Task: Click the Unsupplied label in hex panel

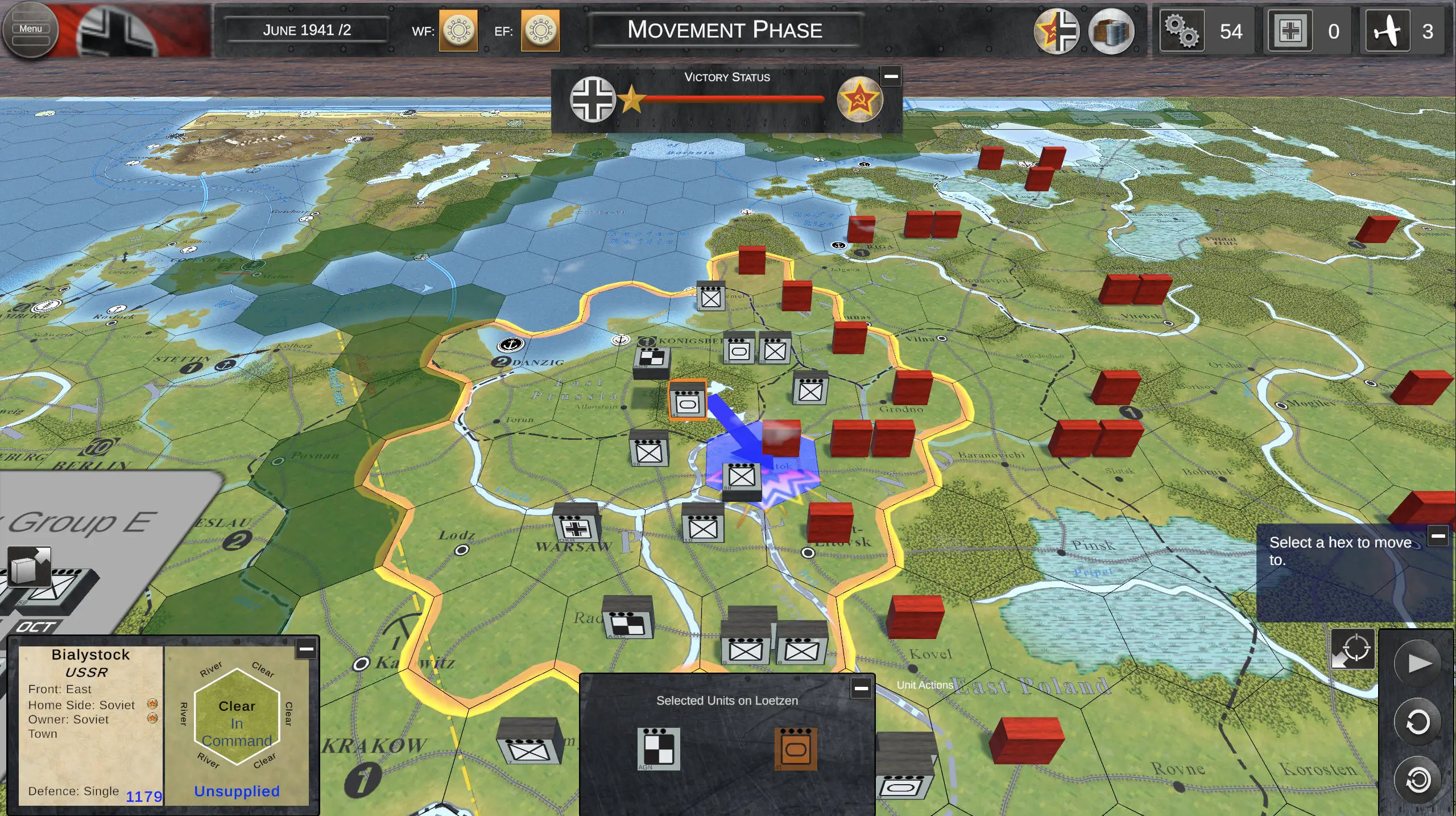Action: [237, 791]
